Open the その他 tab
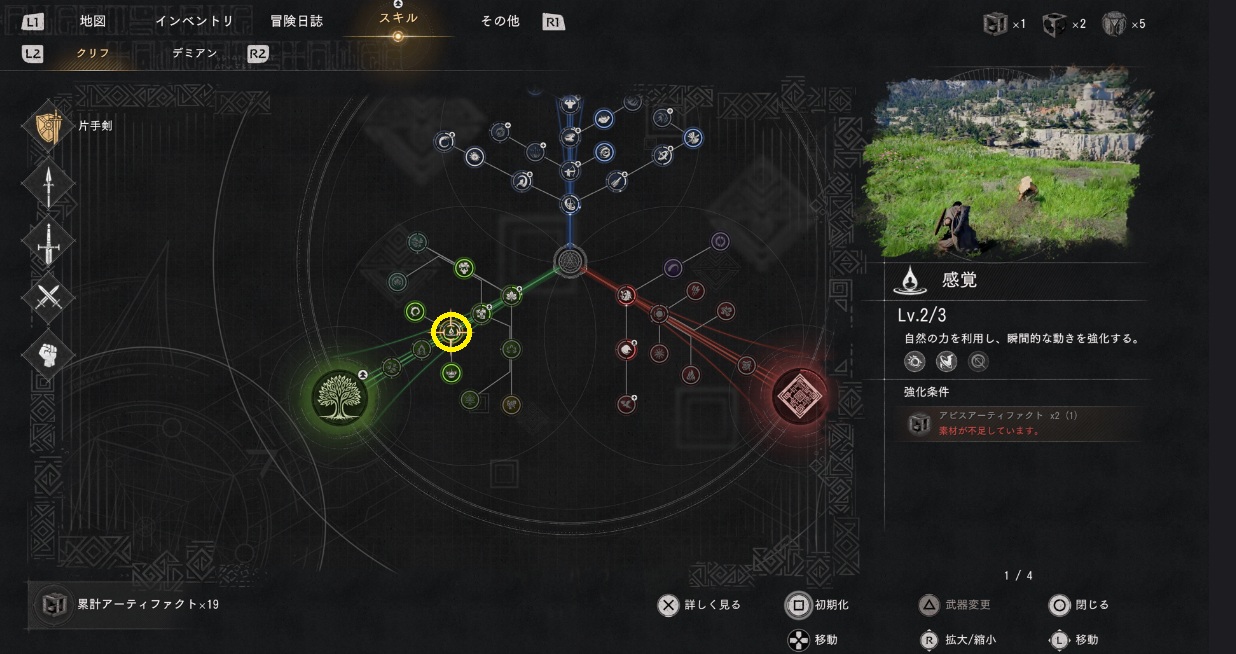 [501, 21]
